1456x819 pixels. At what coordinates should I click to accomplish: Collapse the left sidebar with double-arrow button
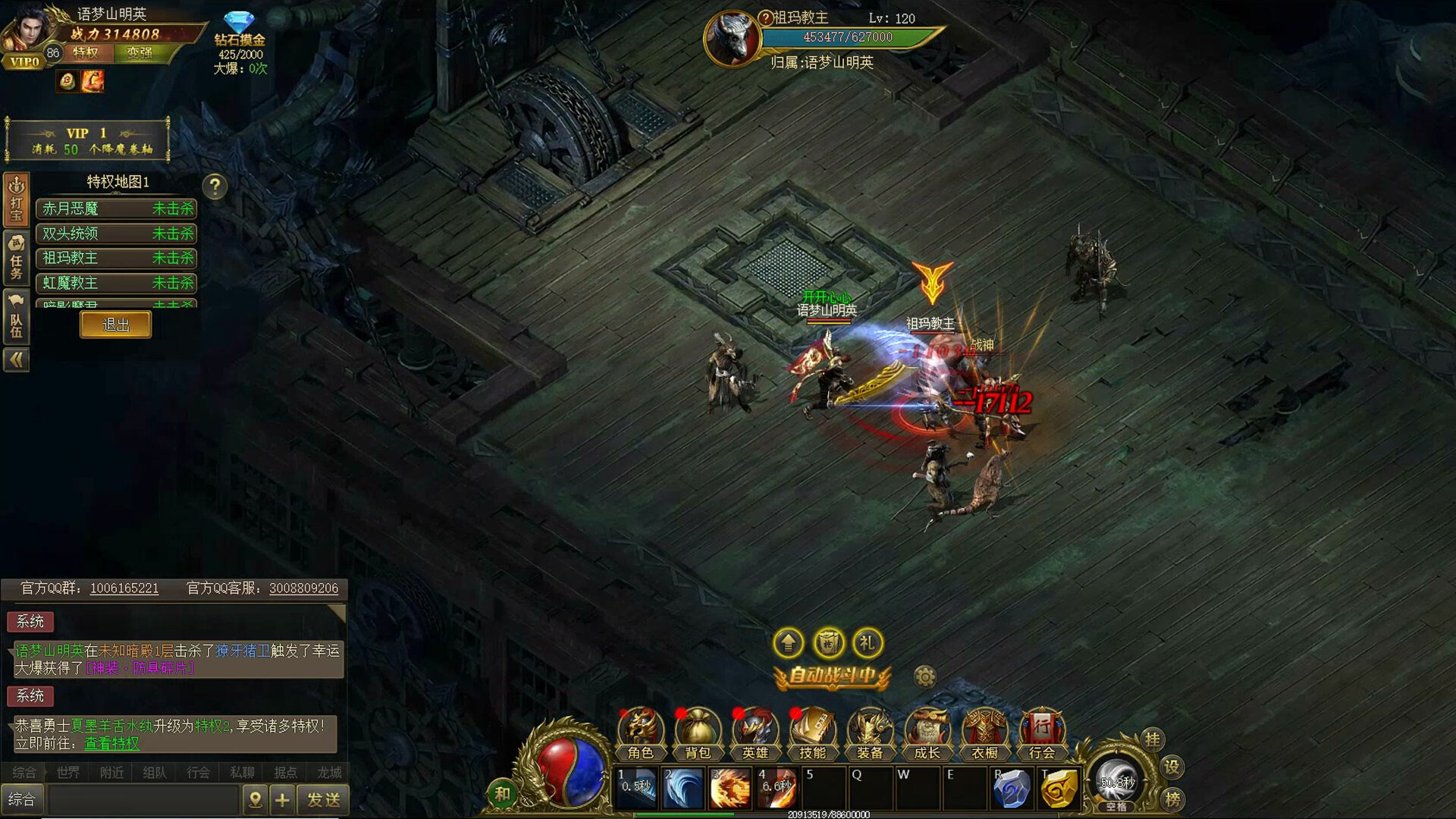17,360
